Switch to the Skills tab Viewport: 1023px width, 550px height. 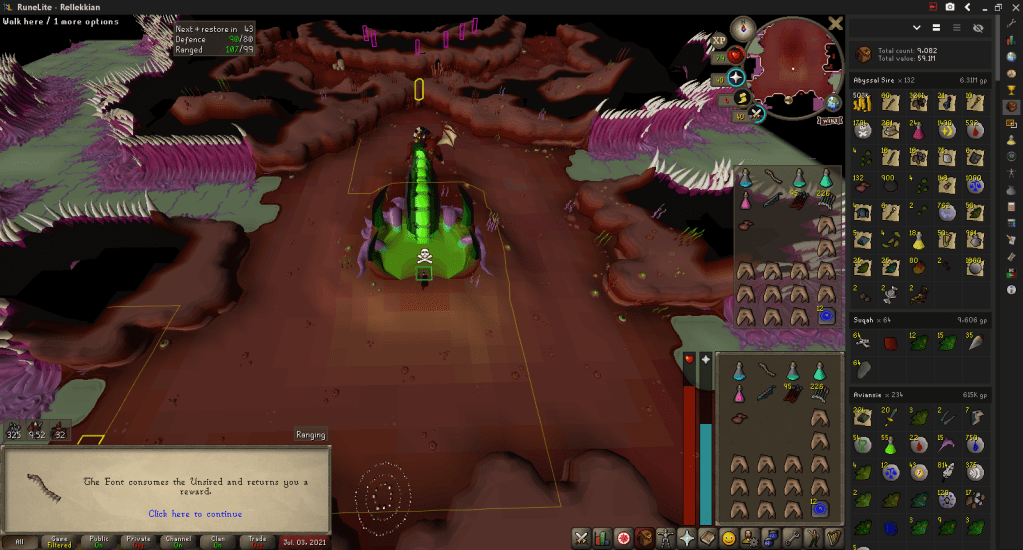(602, 538)
